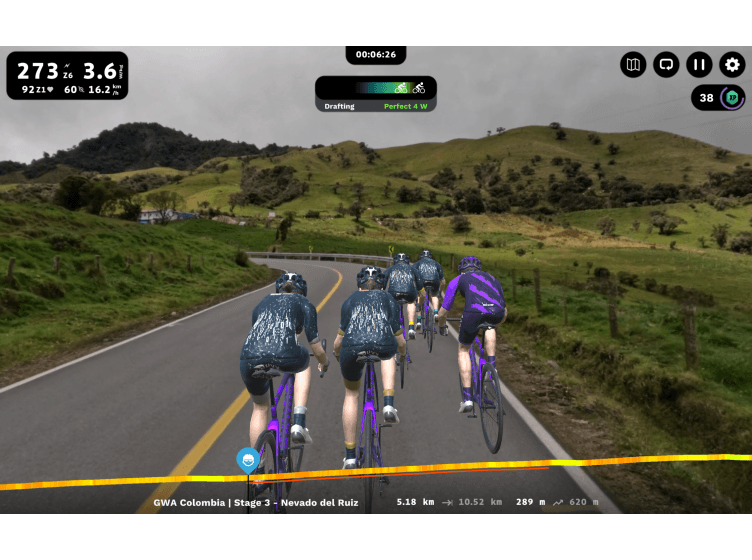The height and width of the screenshot is (560, 752).
Task: Click the drafting indicator panel
Action: 376,94
